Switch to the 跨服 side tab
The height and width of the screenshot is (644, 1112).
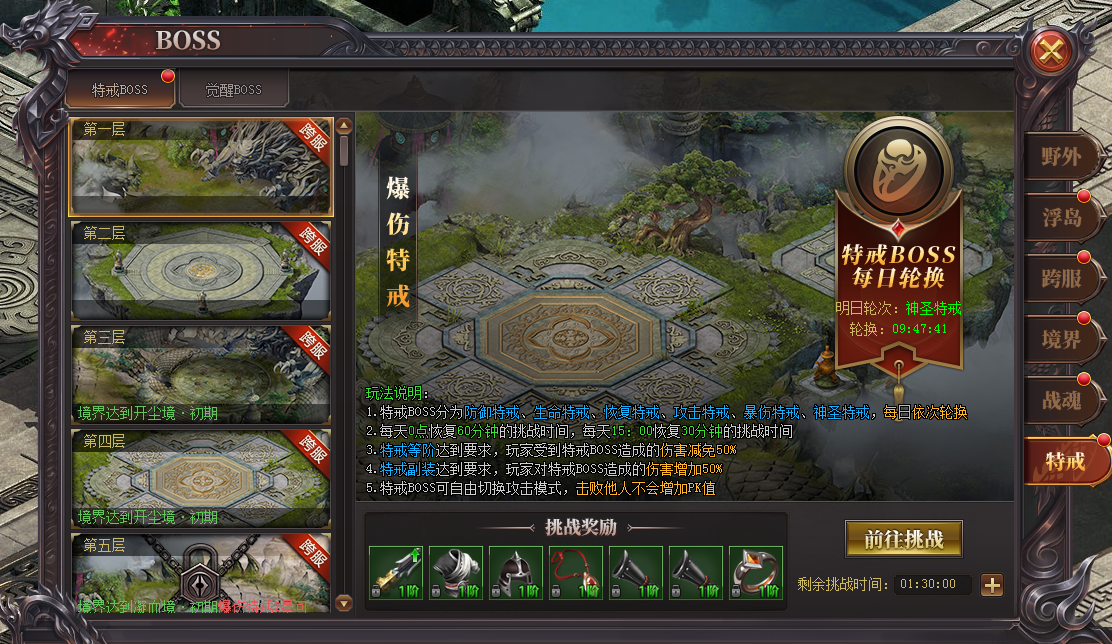1062,279
